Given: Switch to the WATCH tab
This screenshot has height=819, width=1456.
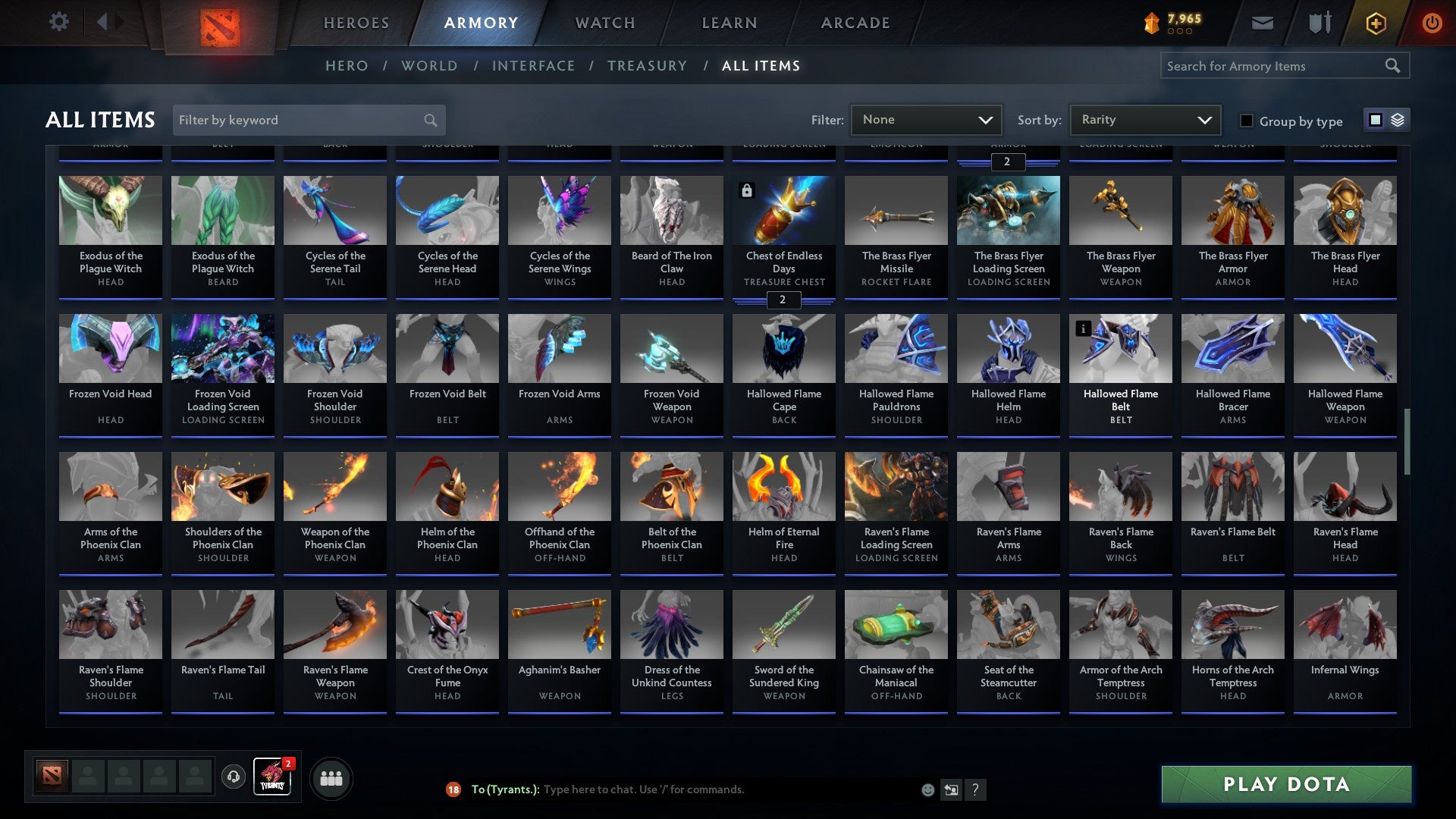Looking at the screenshot, I should coord(604,23).
